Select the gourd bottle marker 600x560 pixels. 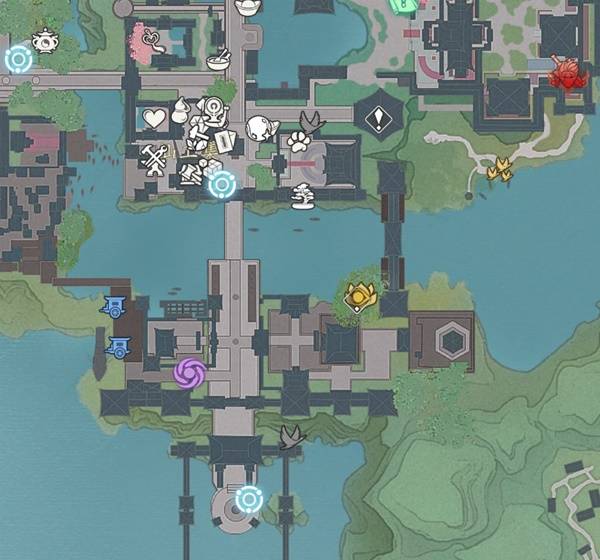click(182, 110)
